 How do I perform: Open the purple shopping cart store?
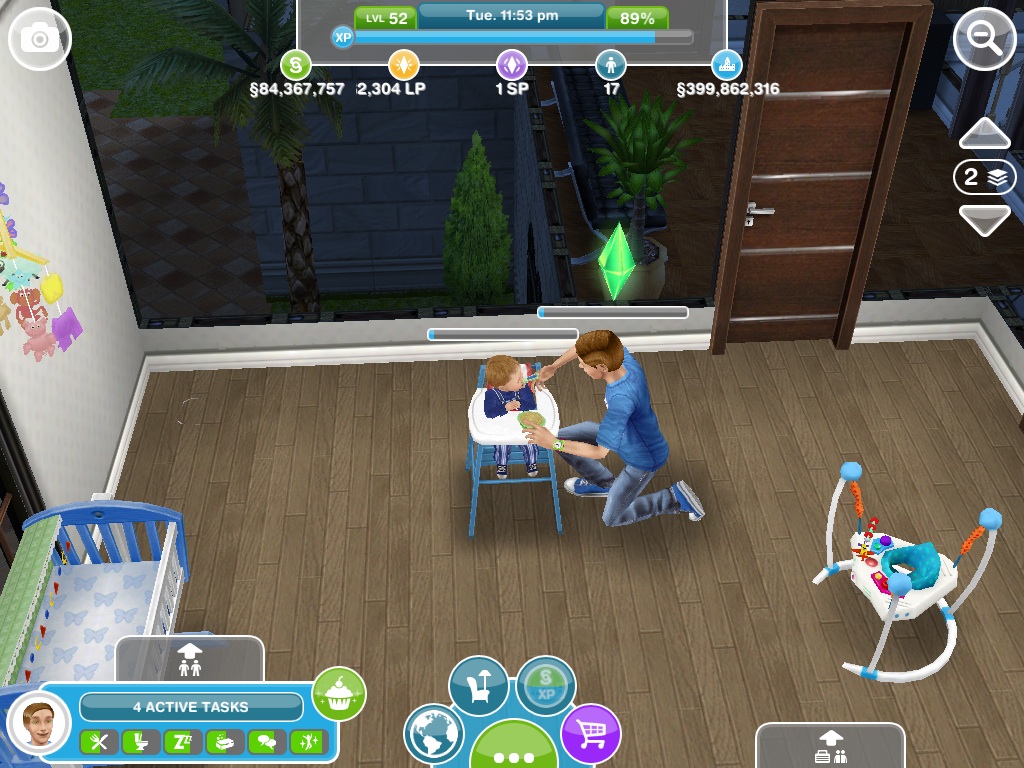[590, 734]
